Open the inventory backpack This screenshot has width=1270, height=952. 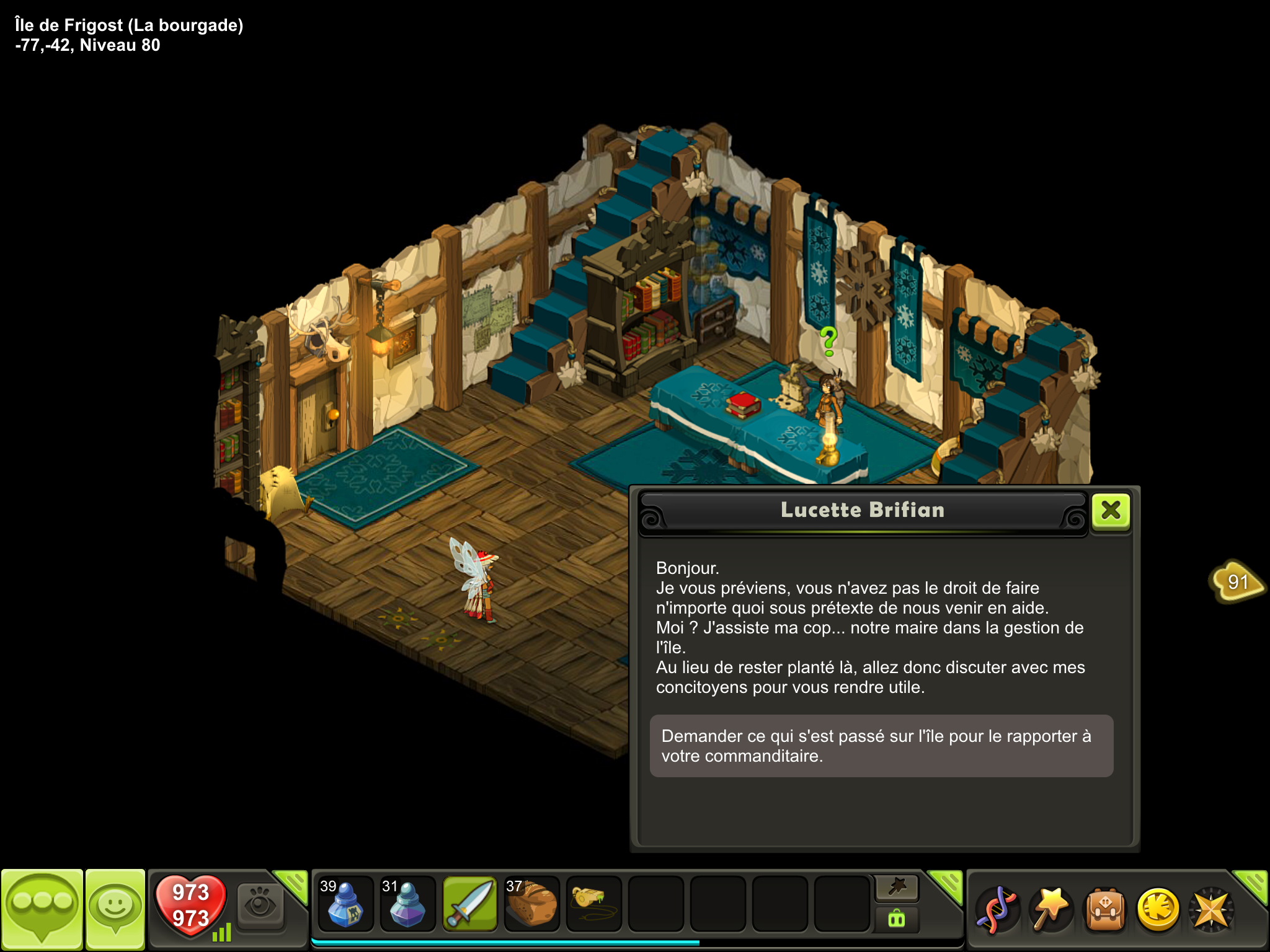coord(1104,909)
